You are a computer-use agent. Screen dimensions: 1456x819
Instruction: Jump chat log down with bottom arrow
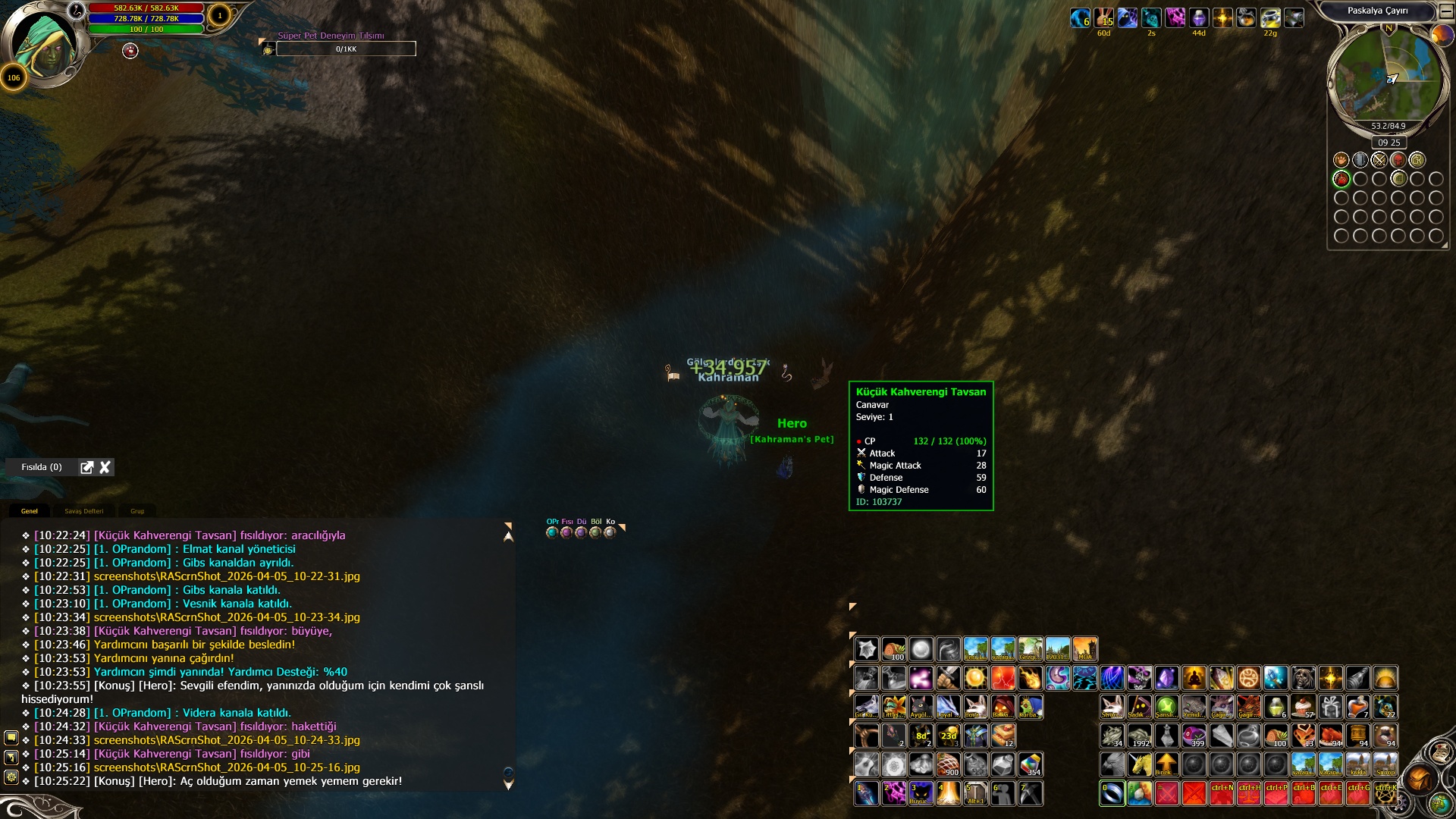pyautogui.click(x=509, y=785)
